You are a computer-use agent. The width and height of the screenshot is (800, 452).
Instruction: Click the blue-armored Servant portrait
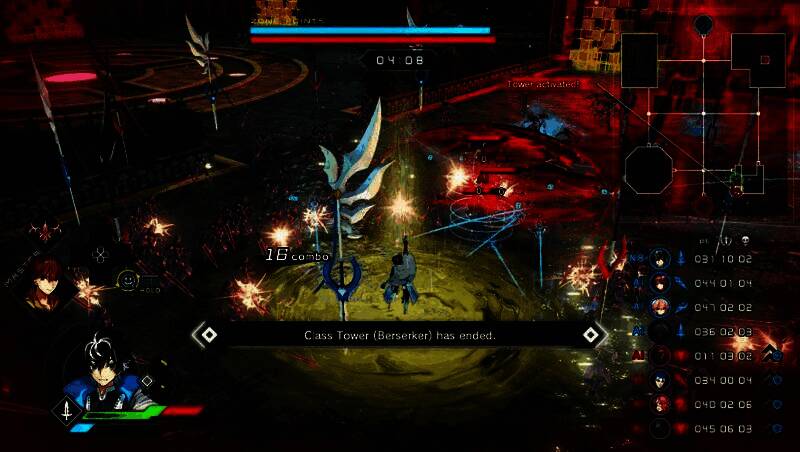[x=102, y=374]
